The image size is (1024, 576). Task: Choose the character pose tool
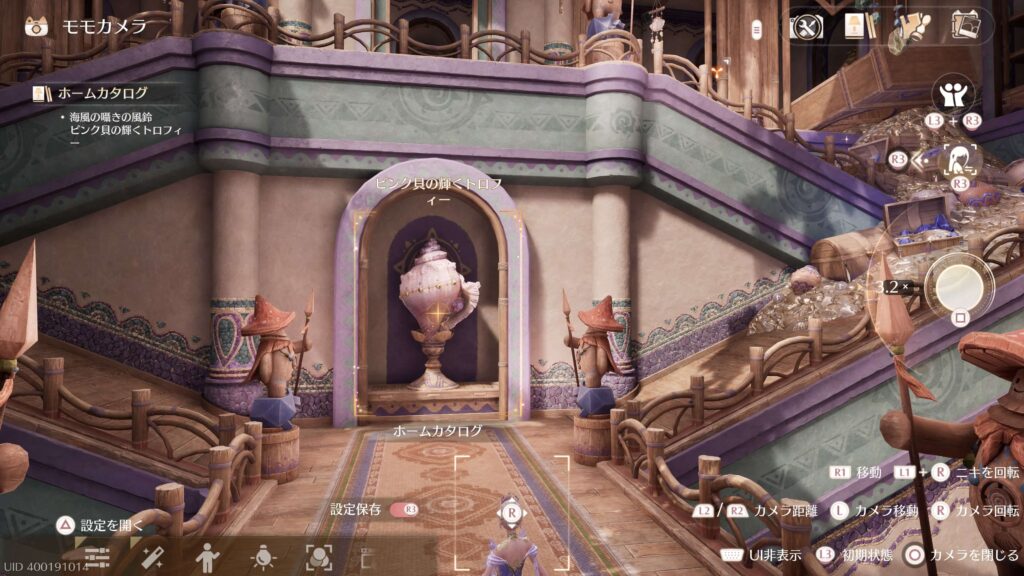click(x=207, y=556)
